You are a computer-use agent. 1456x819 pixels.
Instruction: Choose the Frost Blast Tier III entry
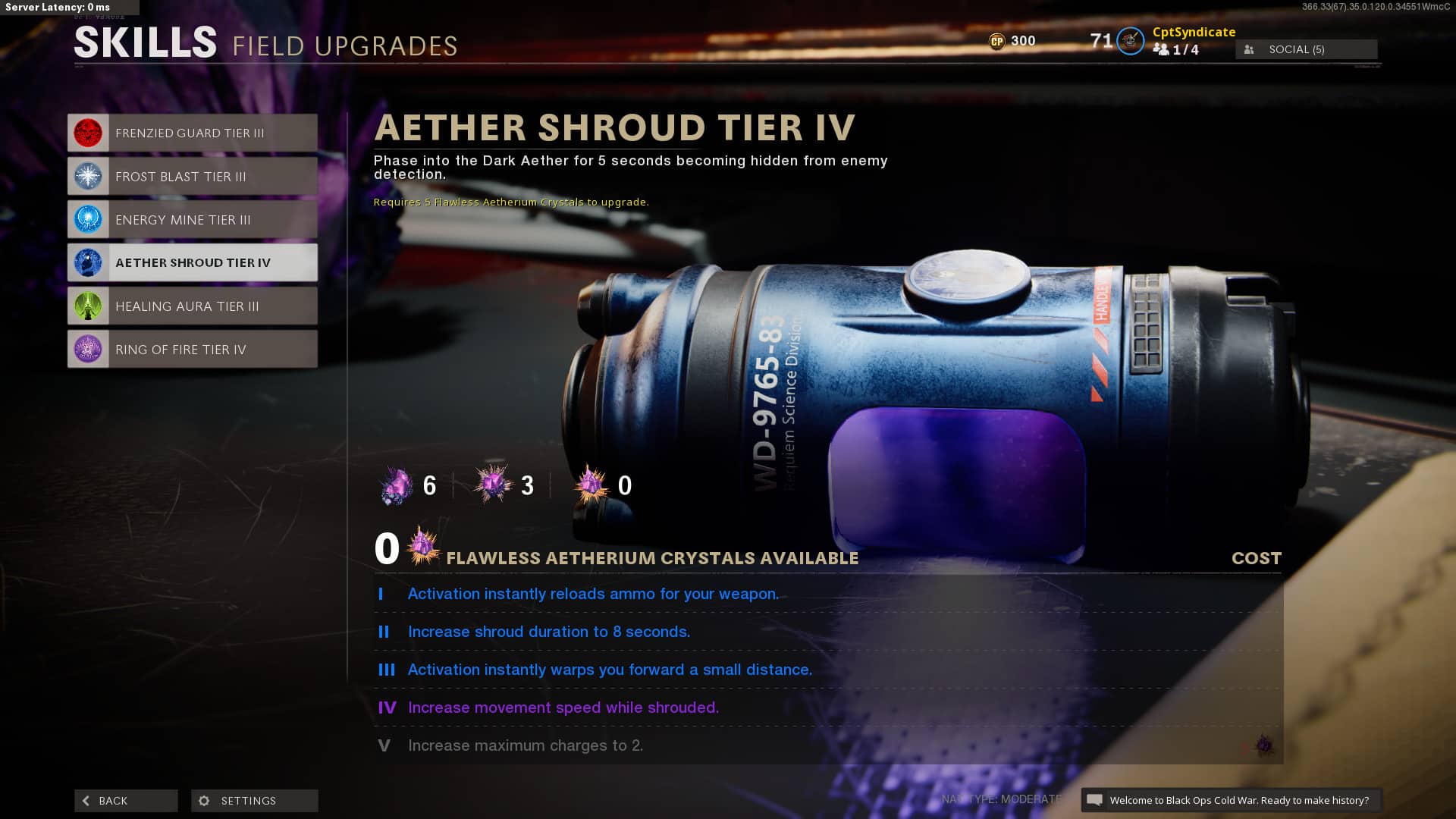[x=192, y=176]
